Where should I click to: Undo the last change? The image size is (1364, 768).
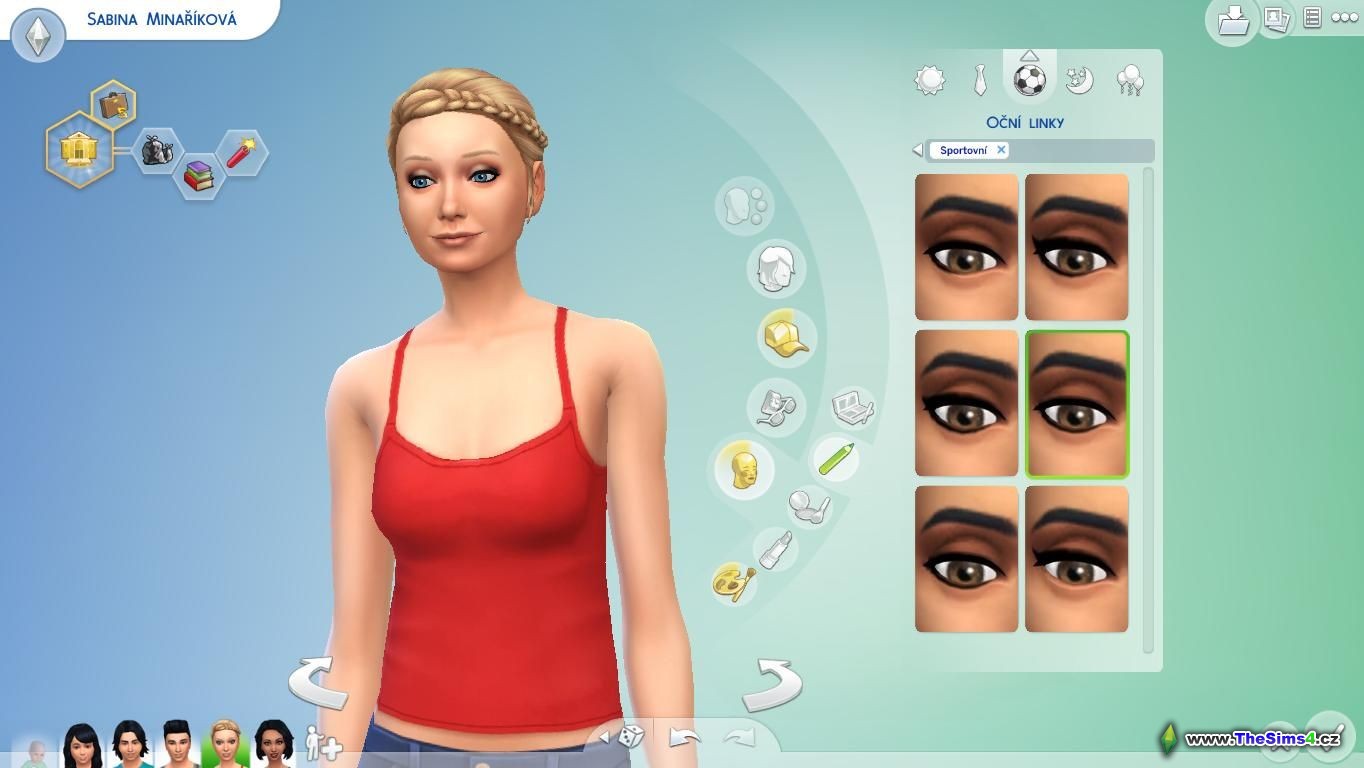click(x=685, y=738)
